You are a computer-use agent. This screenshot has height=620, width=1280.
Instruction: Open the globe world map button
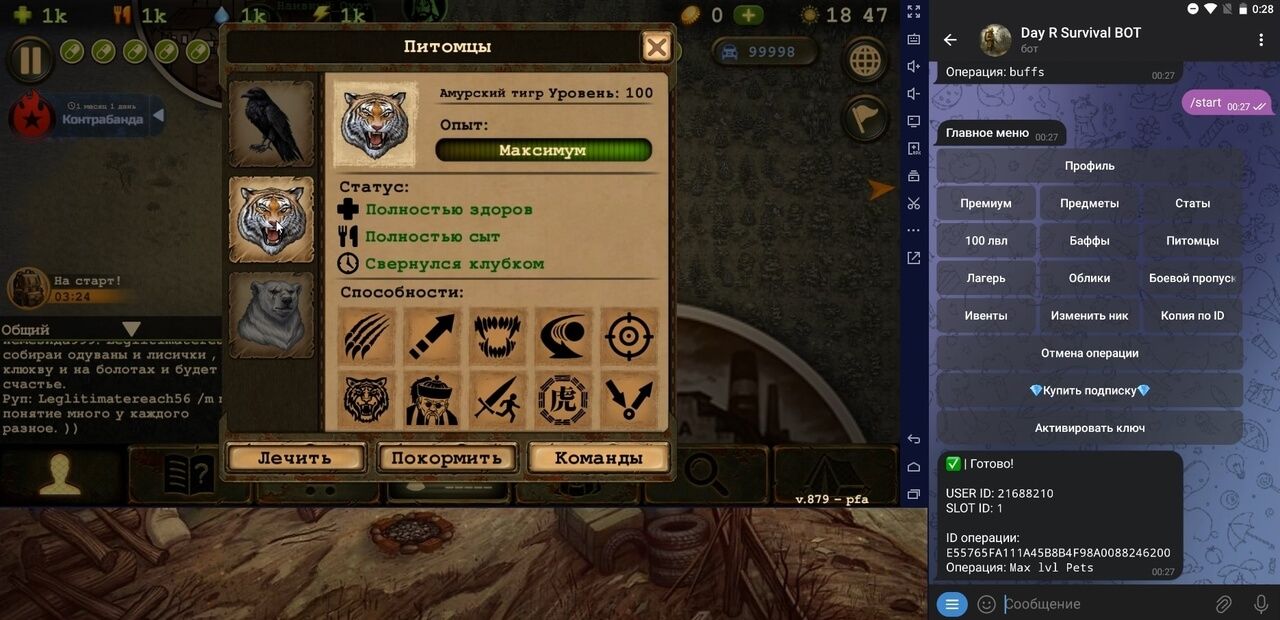coord(865,61)
